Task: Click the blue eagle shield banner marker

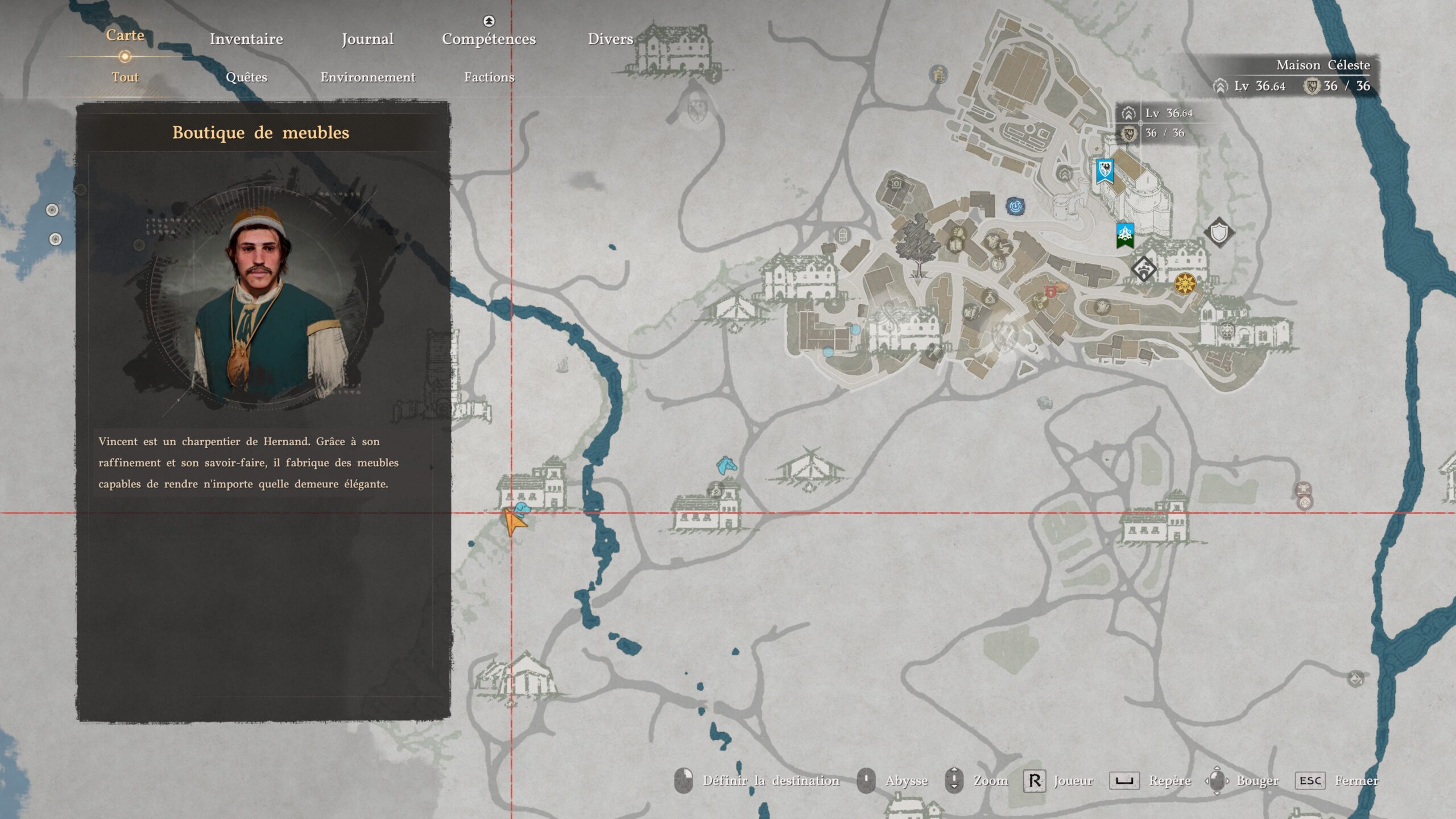Action: click(x=1105, y=171)
